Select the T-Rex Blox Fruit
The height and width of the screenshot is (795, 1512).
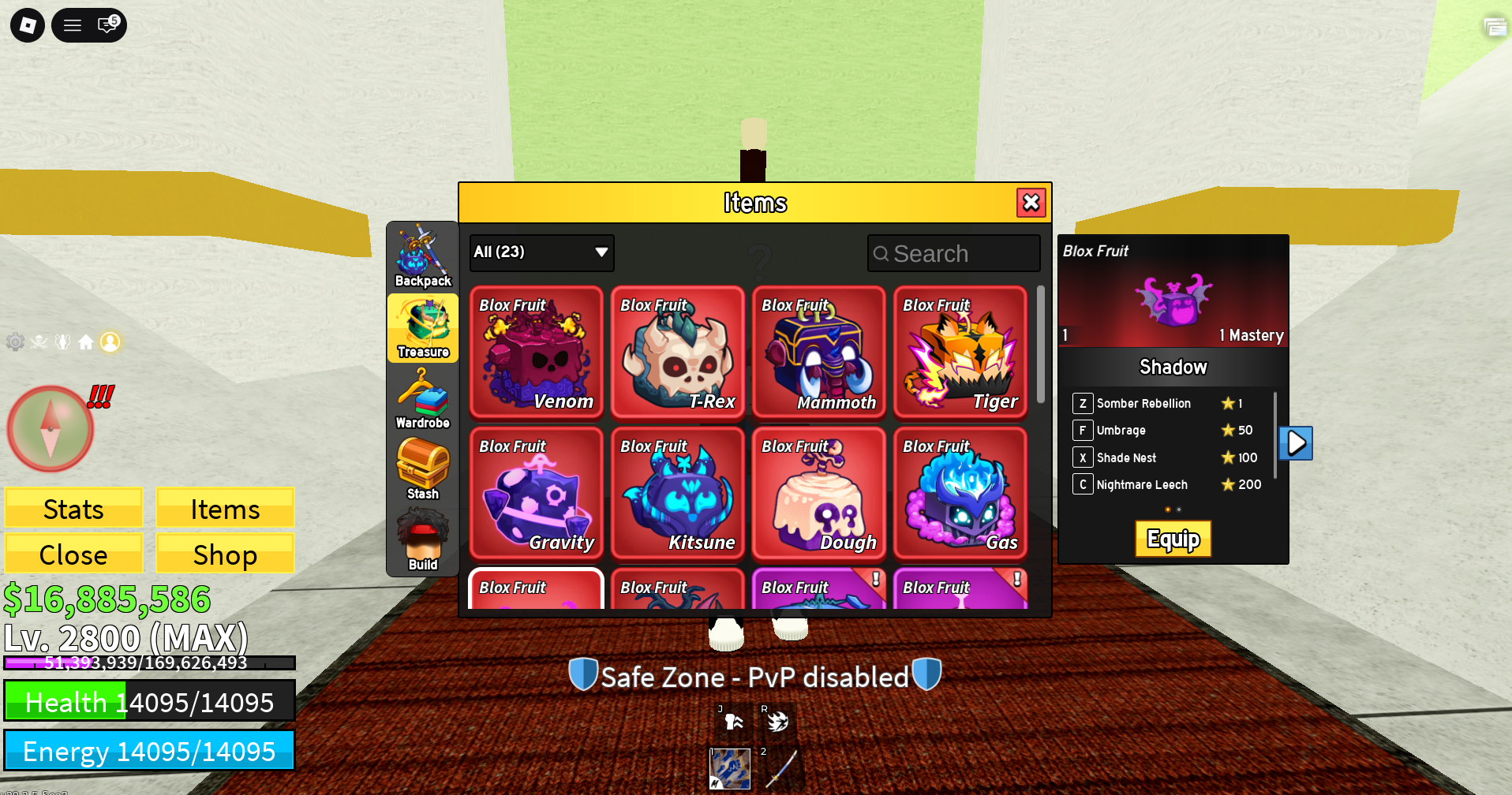(677, 352)
